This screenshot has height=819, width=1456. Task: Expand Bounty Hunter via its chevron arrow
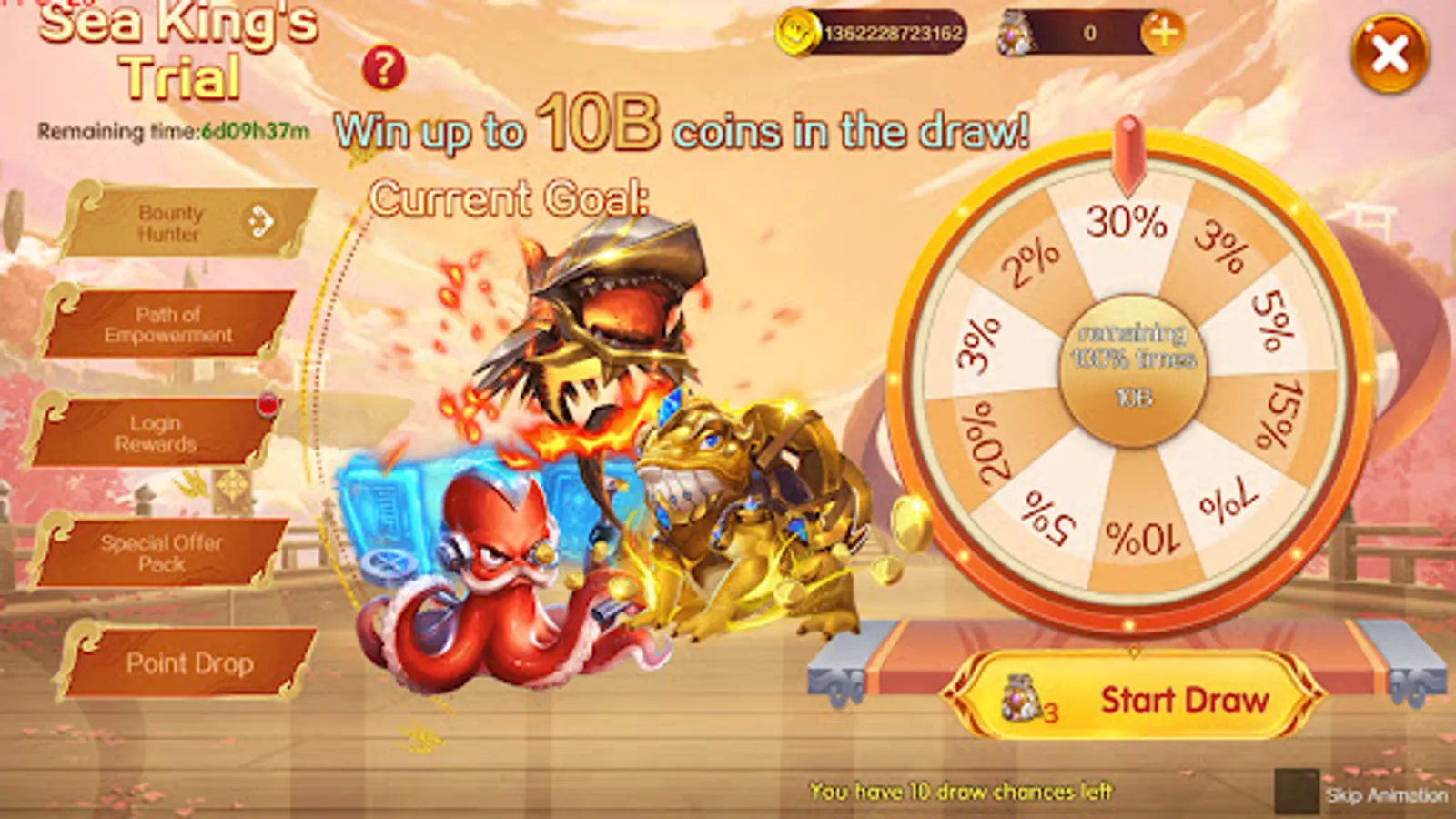click(x=263, y=222)
